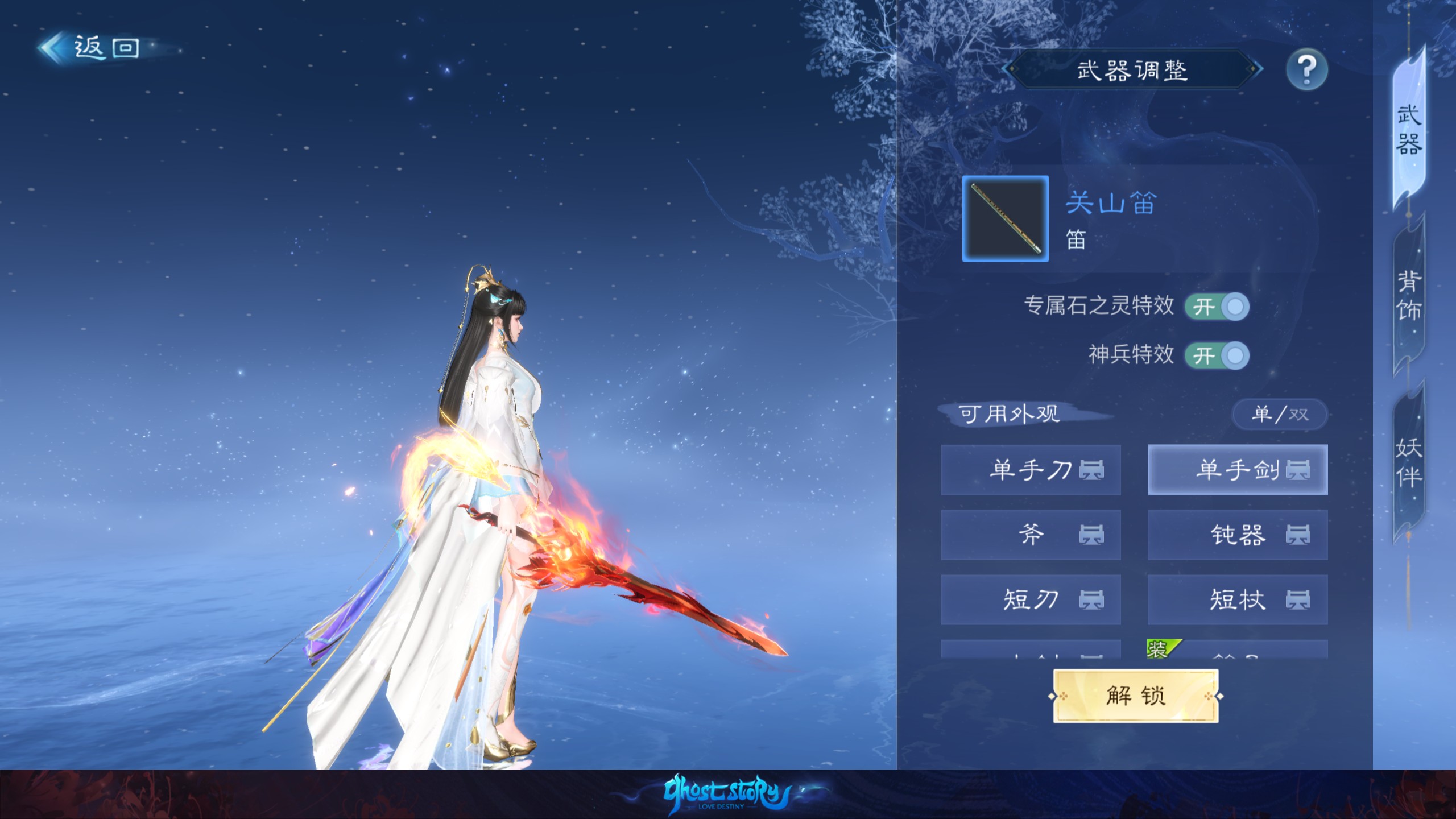Open the 妖伴 tab
1456x819 pixels.
pyautogui.click(x=1409, y=462)
